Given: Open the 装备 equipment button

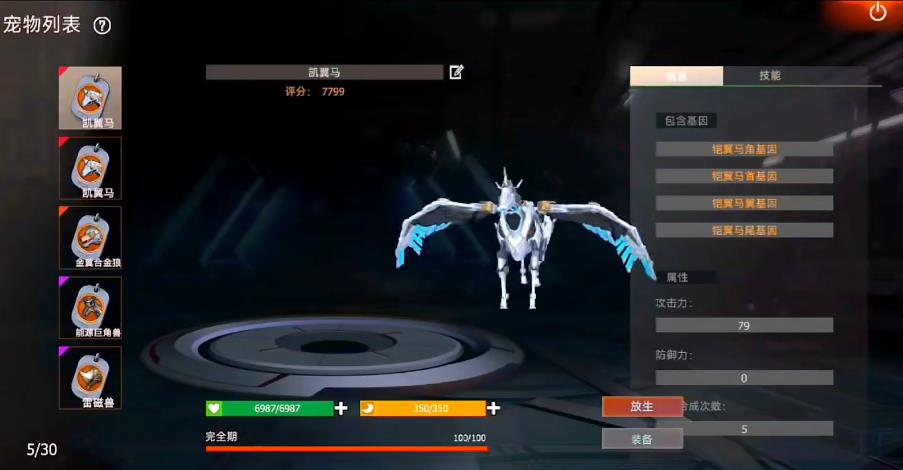Looking at the screenshot, I should 641,439.
